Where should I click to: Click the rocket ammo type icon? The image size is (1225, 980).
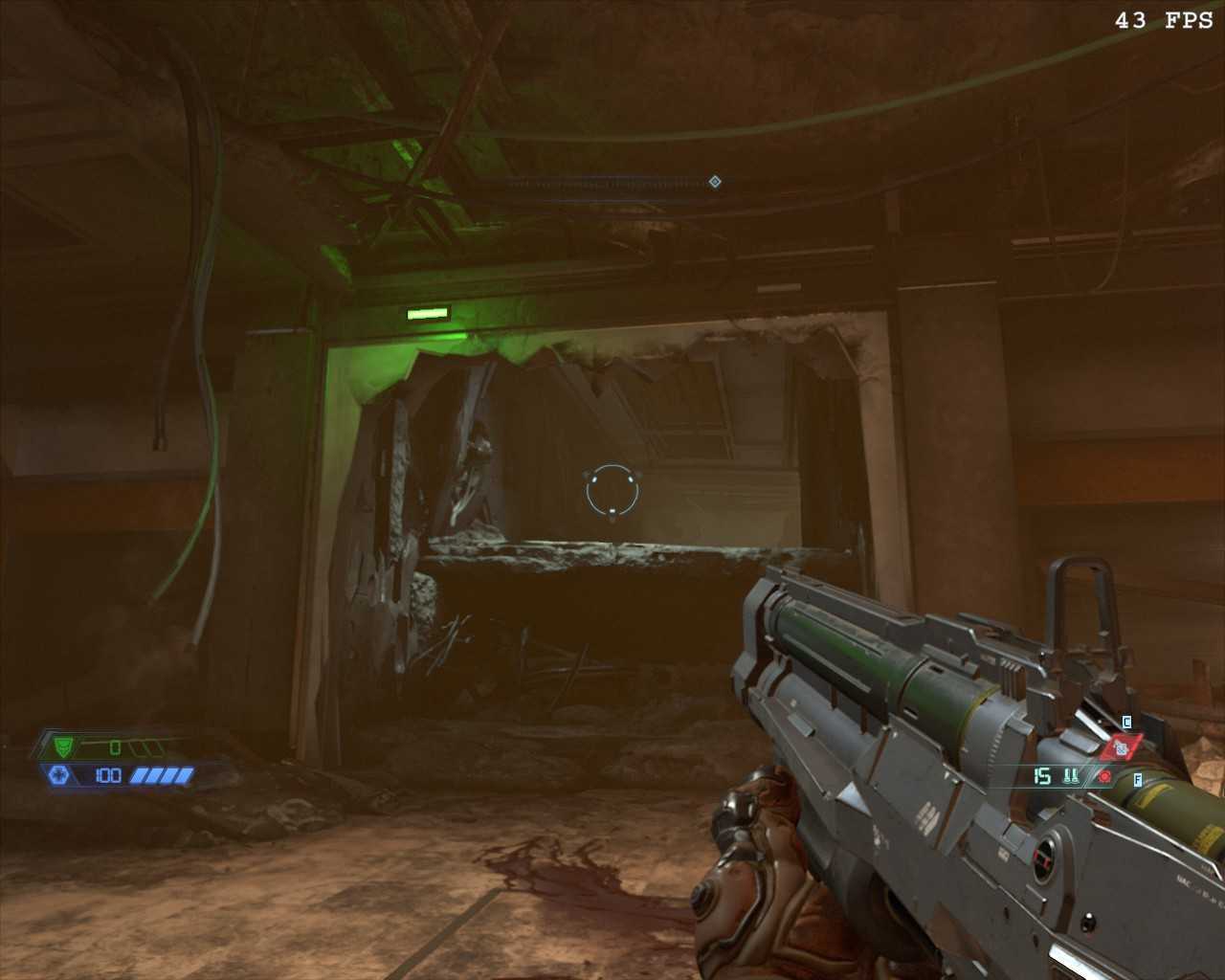click(1071, 777)
